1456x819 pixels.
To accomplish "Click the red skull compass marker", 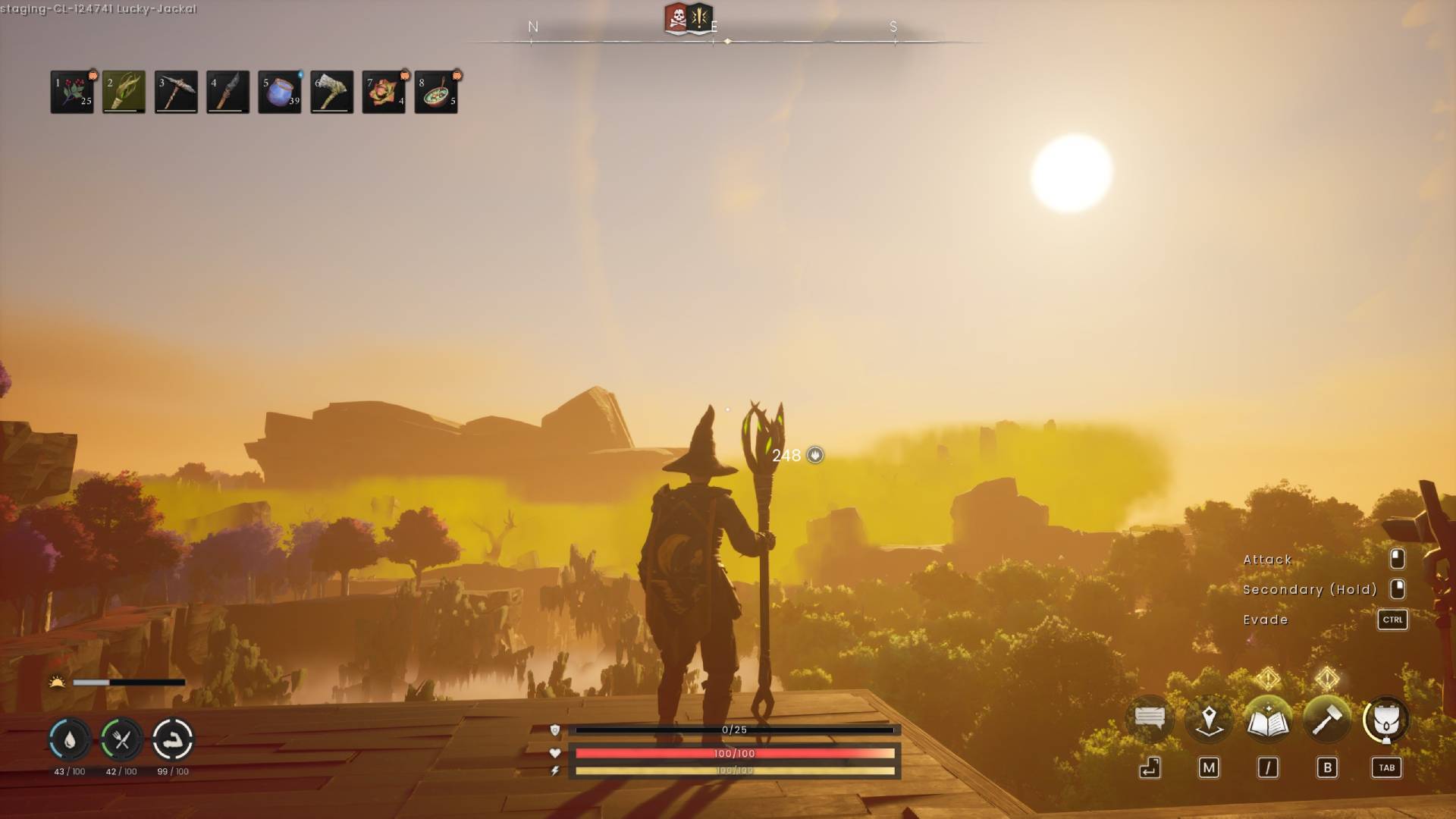I will pyautogui.click(x=676, y=18).
